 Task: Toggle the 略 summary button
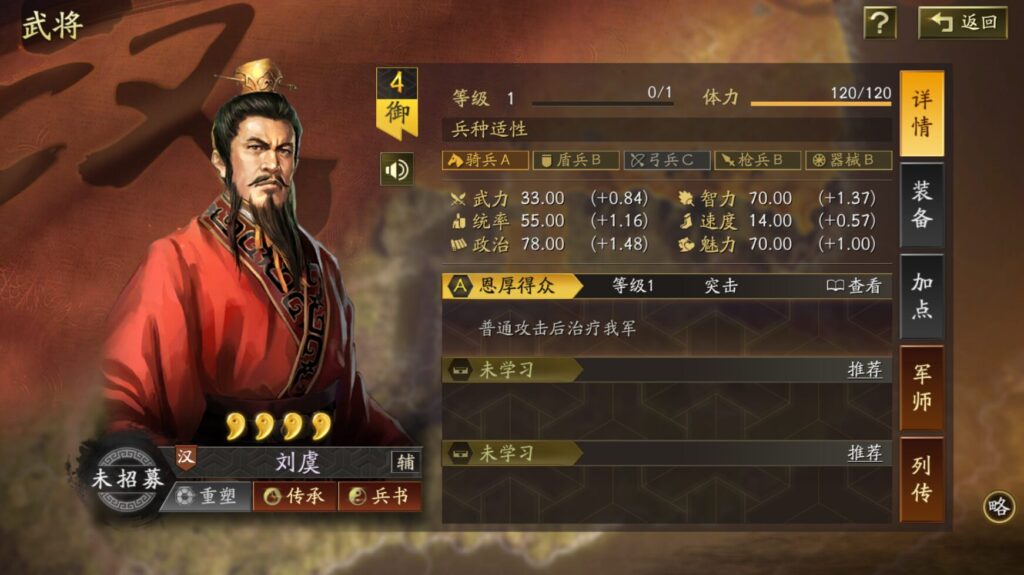998,506
